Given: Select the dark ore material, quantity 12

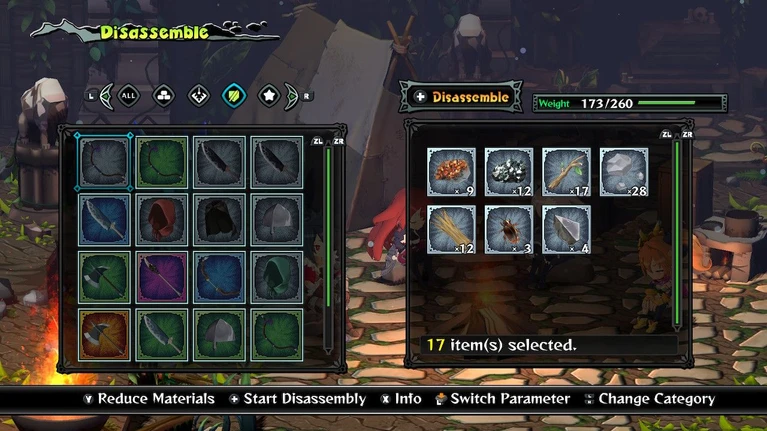Looking at the screenshot, I should click(x=509, y=171).
